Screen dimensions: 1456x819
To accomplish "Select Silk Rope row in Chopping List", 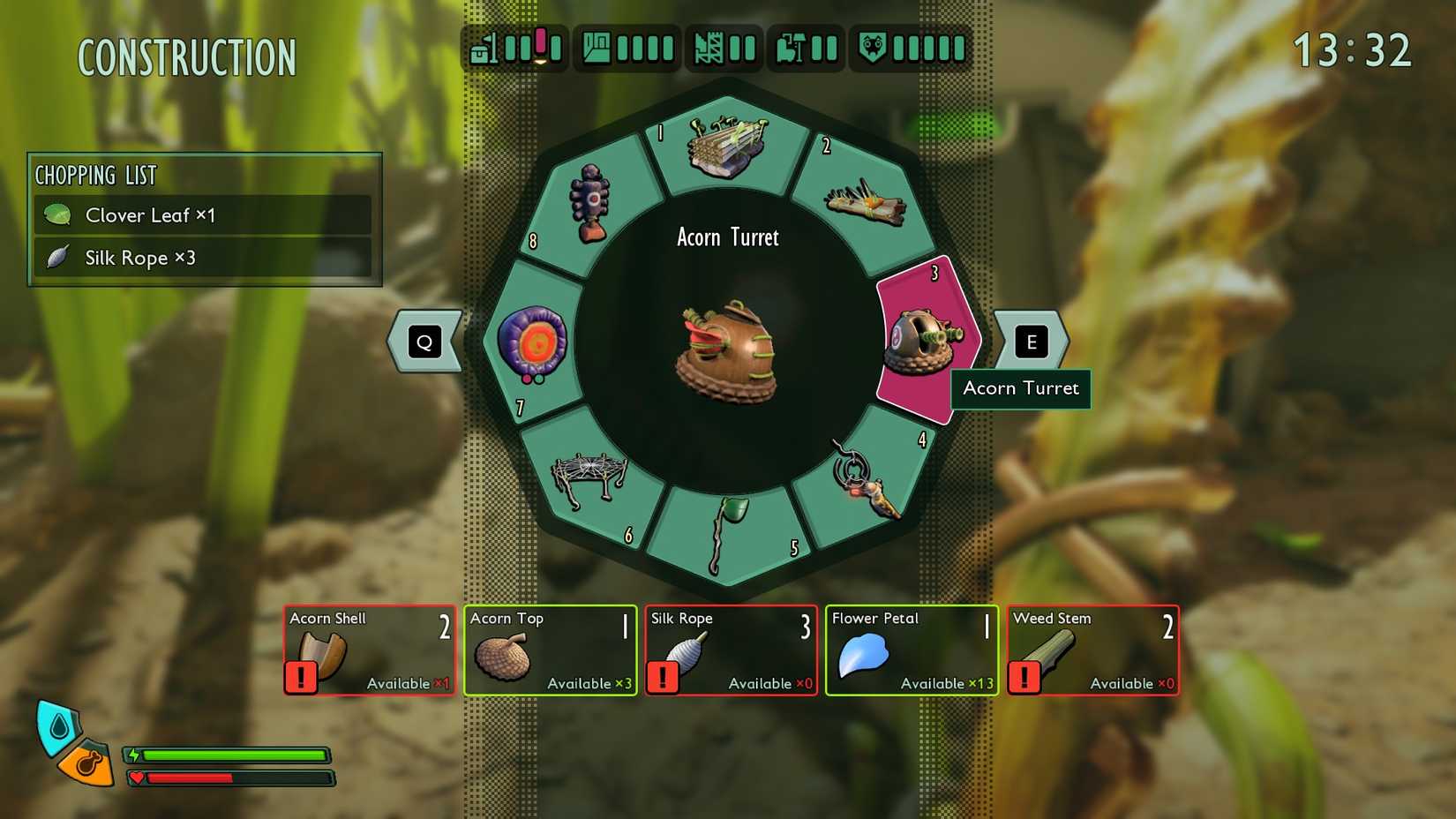I will click(x=203, y=258).
